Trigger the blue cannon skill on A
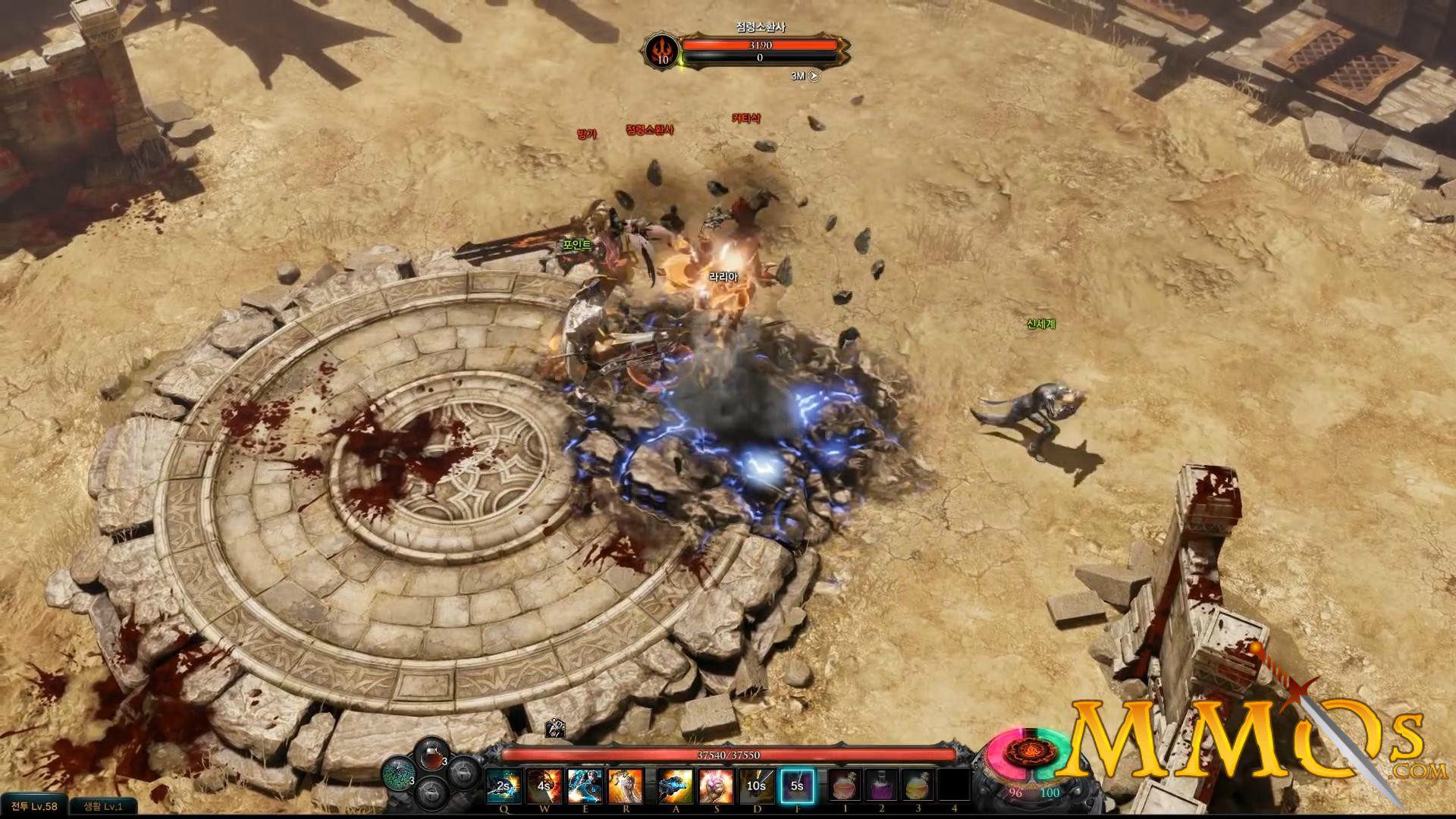Image resolution: width=1456 pixels, height=819 pixels. tap(674, 784)
